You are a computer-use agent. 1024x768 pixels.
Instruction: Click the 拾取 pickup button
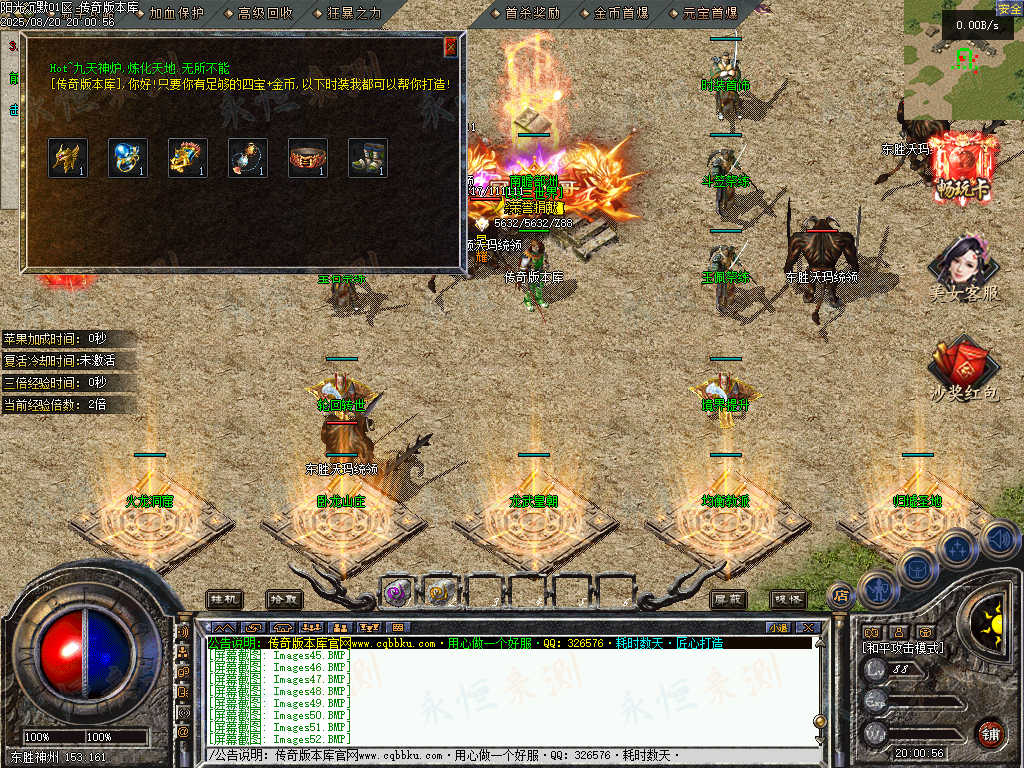[x=284, y=599]
